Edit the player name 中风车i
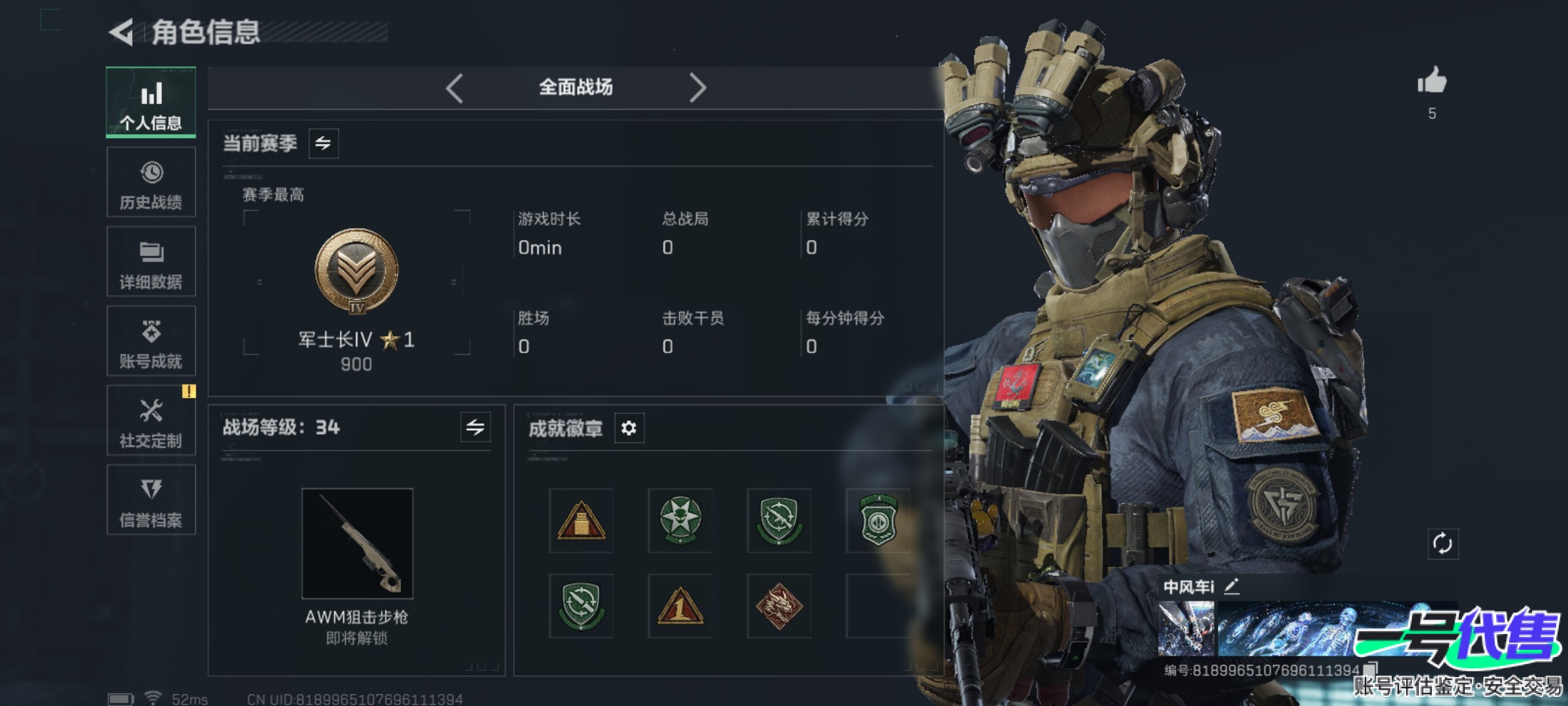 click(x=1232, y=586)
